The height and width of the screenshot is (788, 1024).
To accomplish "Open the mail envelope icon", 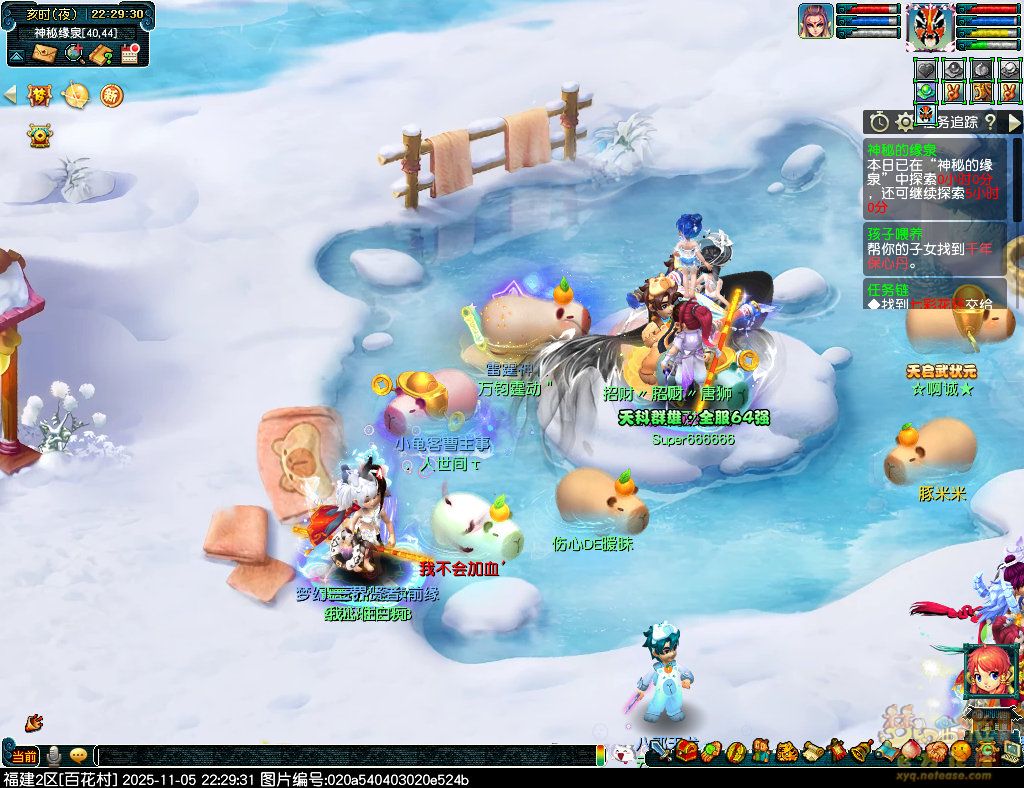I will 44,53.
